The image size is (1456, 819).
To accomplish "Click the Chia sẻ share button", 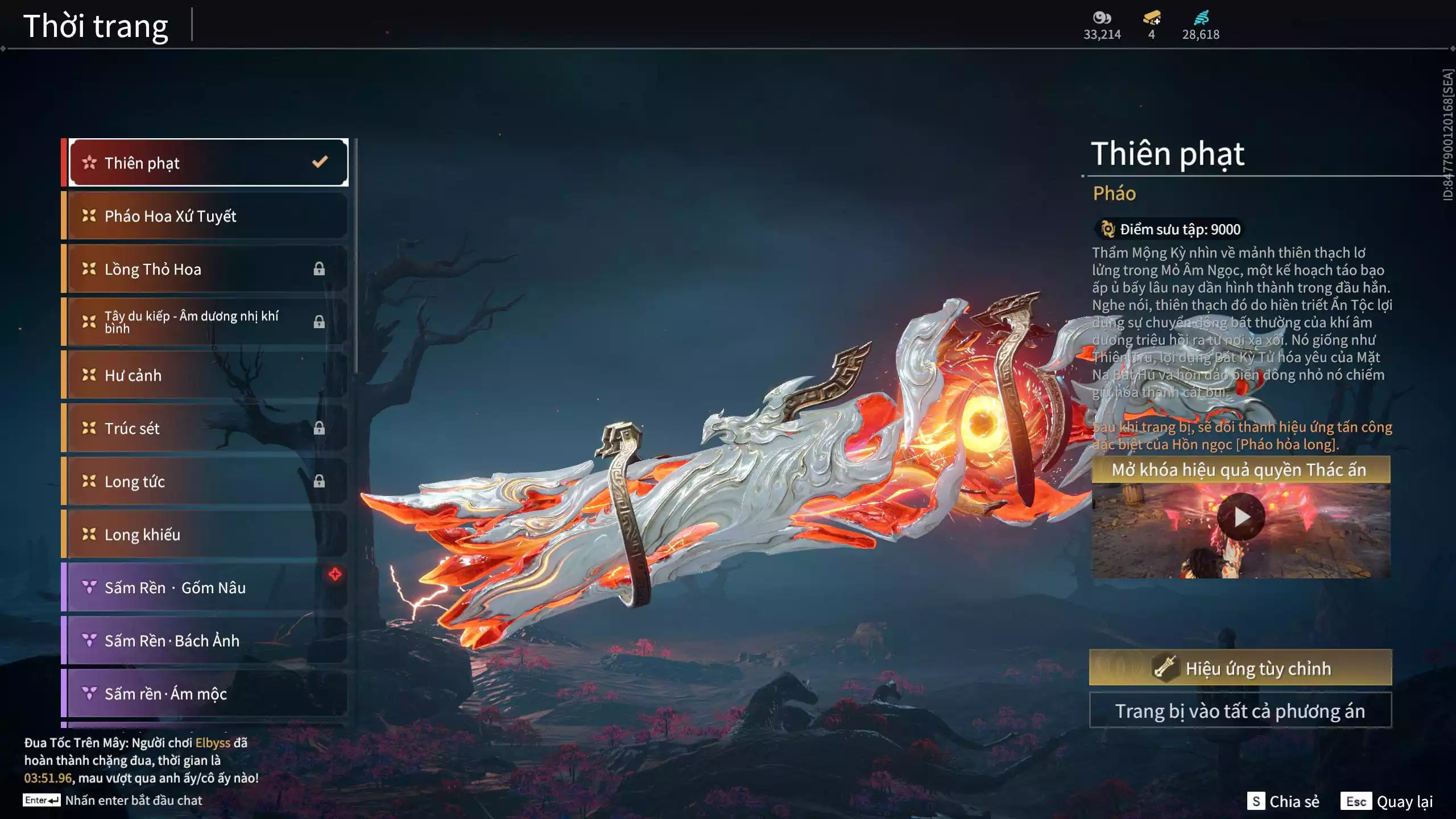I will pos(1283,801).
